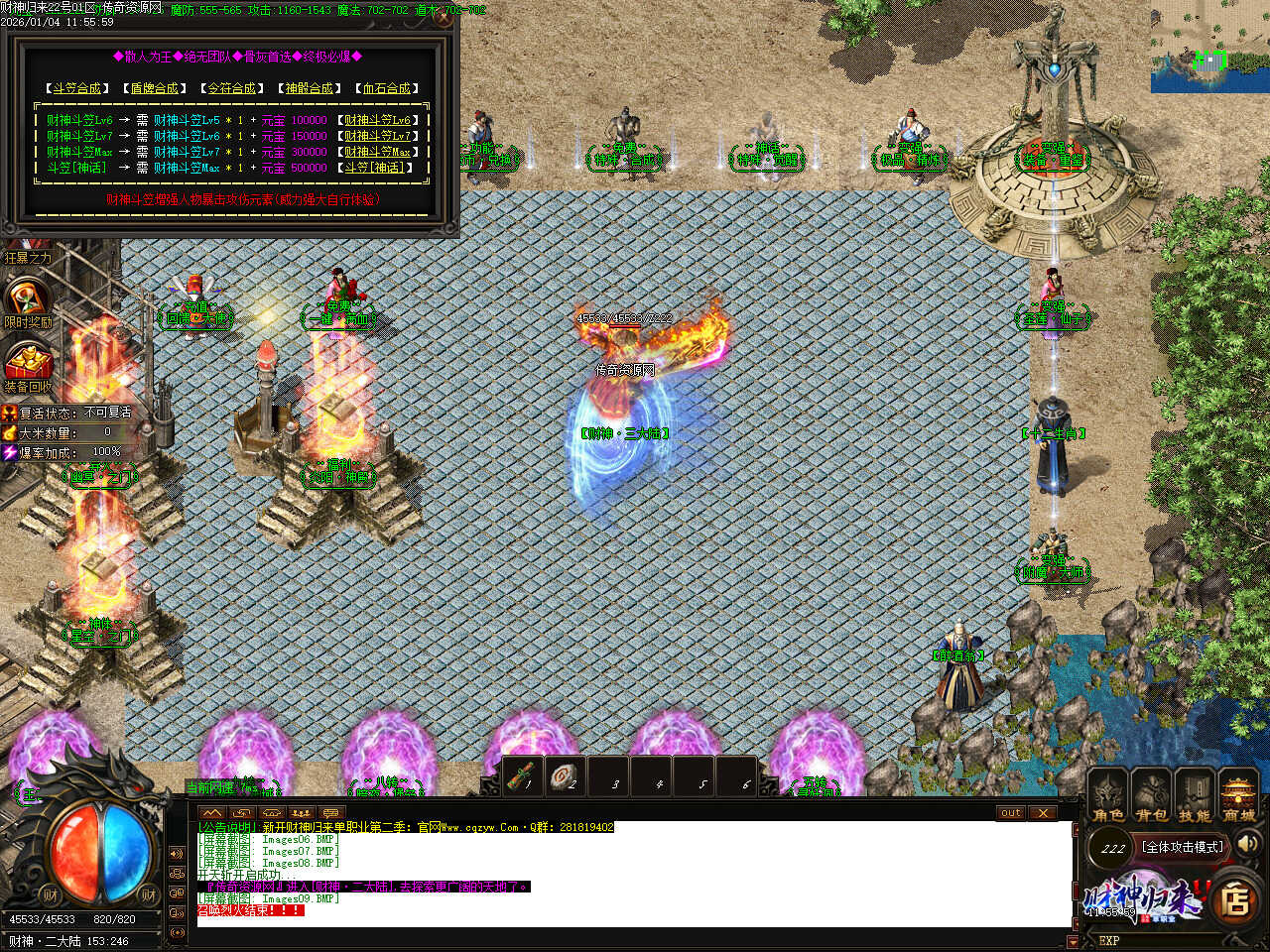The height and width of the screenshot is (952, 1270).
Task: Use the scroll item in hotbar slot 1
Action: (x=522, y=776)
